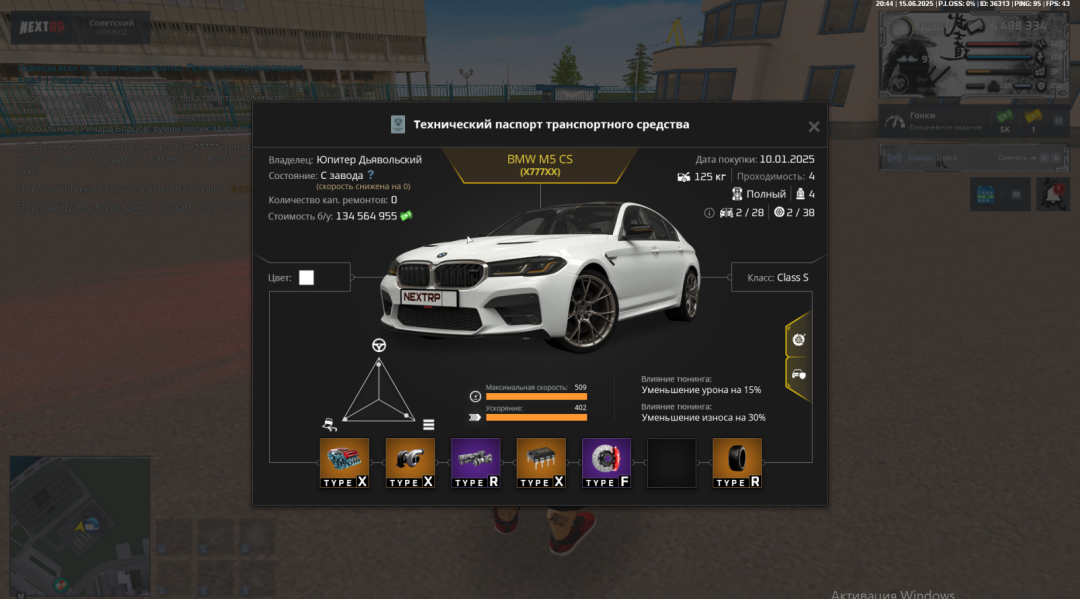1080x599 pixels.
Task: Close the vehicle technical passport window
Action: tap(814, 127)
